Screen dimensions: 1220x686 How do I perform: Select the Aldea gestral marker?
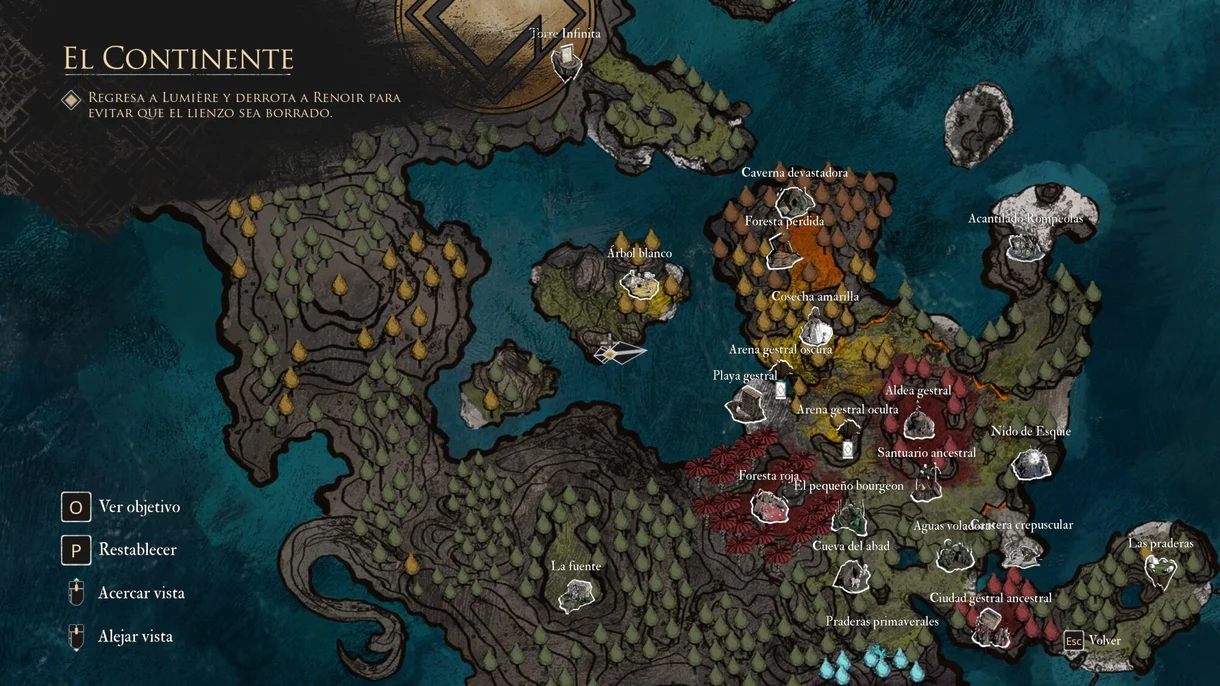(x=918, y=425)
